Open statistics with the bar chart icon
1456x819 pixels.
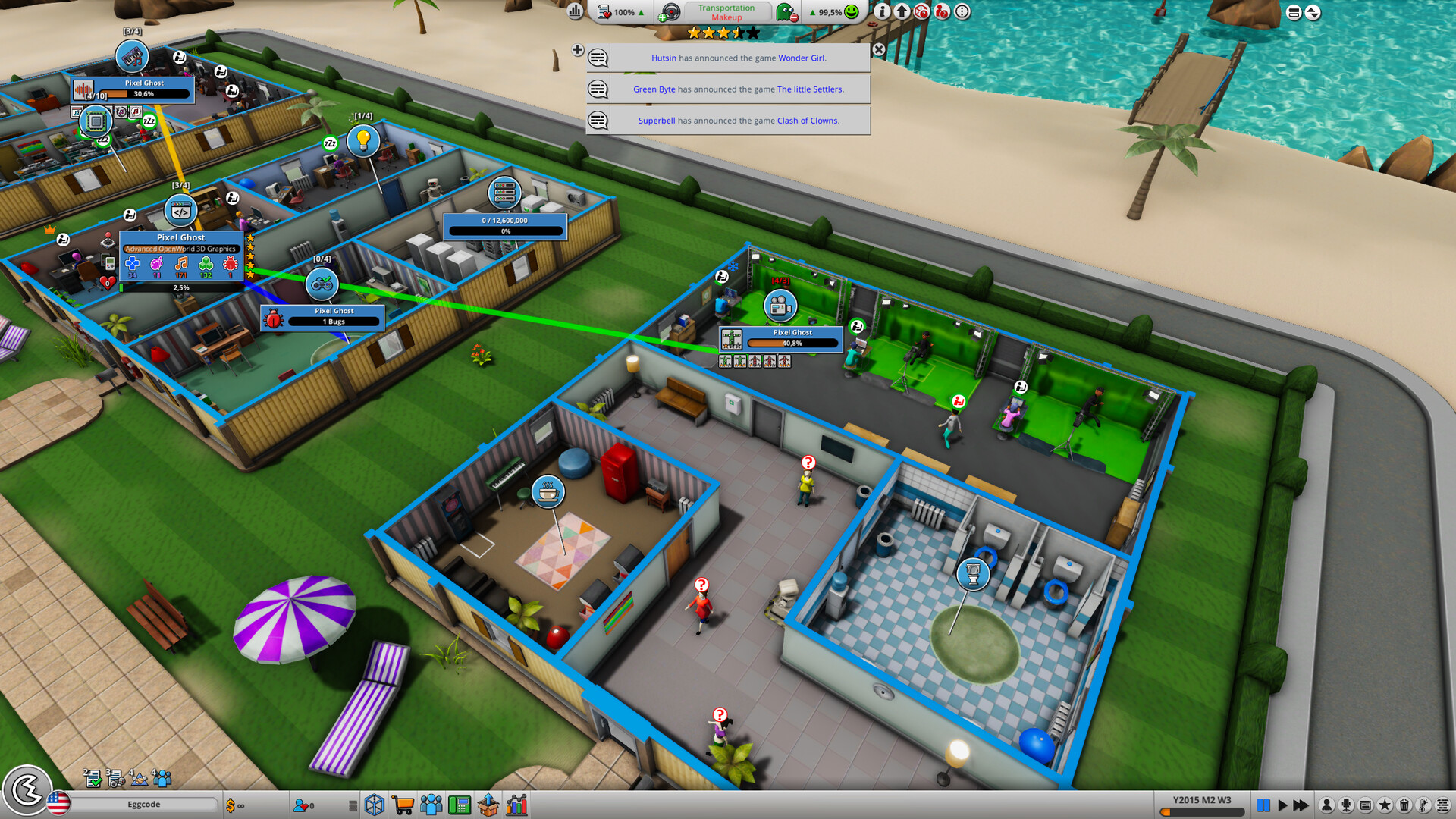[x=516, y=805]
